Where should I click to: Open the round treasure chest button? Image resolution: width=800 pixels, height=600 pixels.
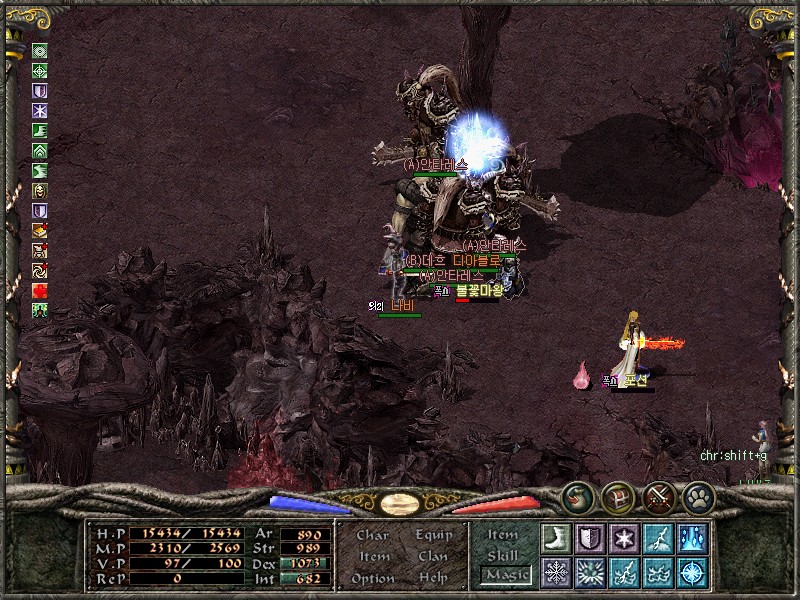click(x=616, y=496)
